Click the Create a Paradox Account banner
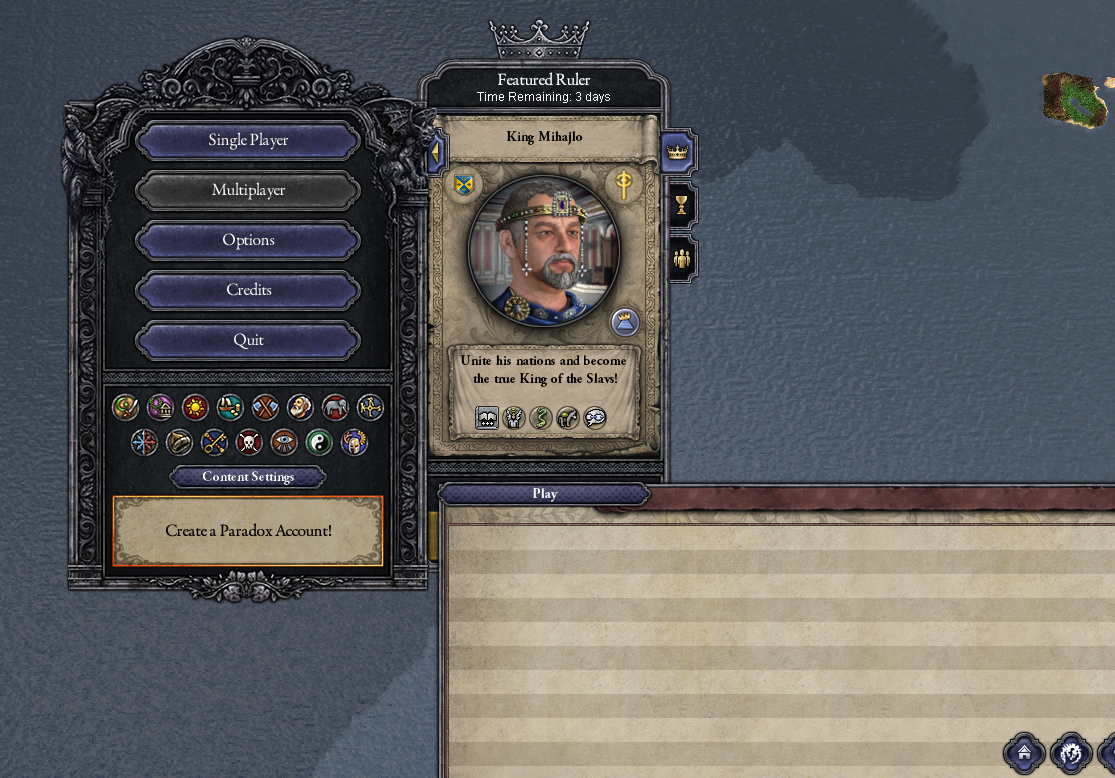 click(x=248, y=531)
